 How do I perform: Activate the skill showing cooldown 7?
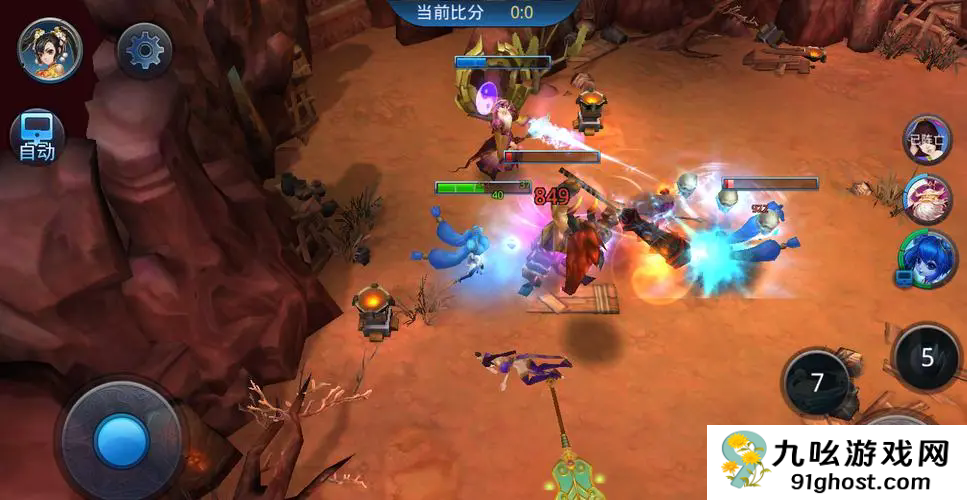tap(817, 382)
